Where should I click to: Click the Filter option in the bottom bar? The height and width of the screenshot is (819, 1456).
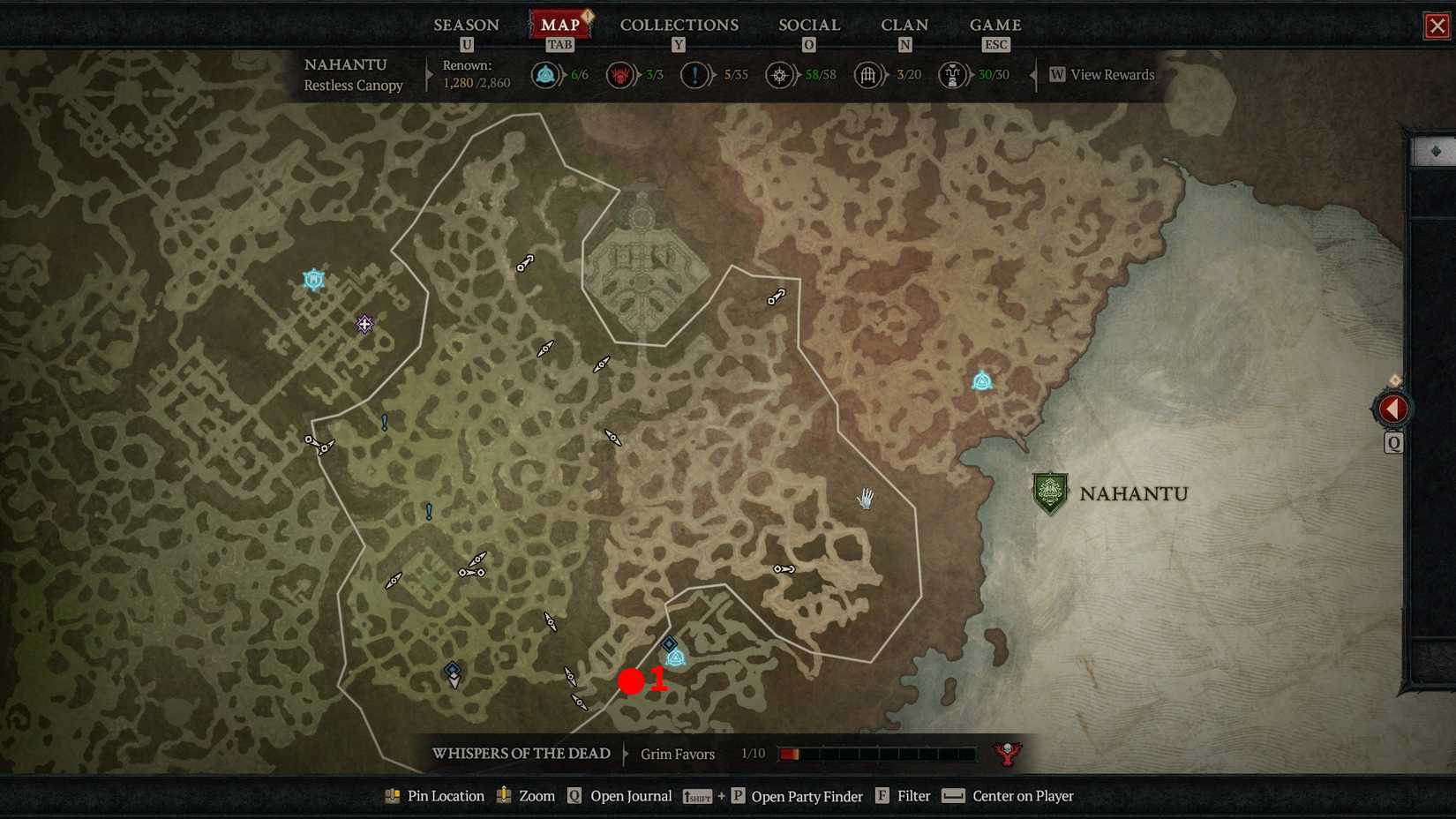(914, 796)
